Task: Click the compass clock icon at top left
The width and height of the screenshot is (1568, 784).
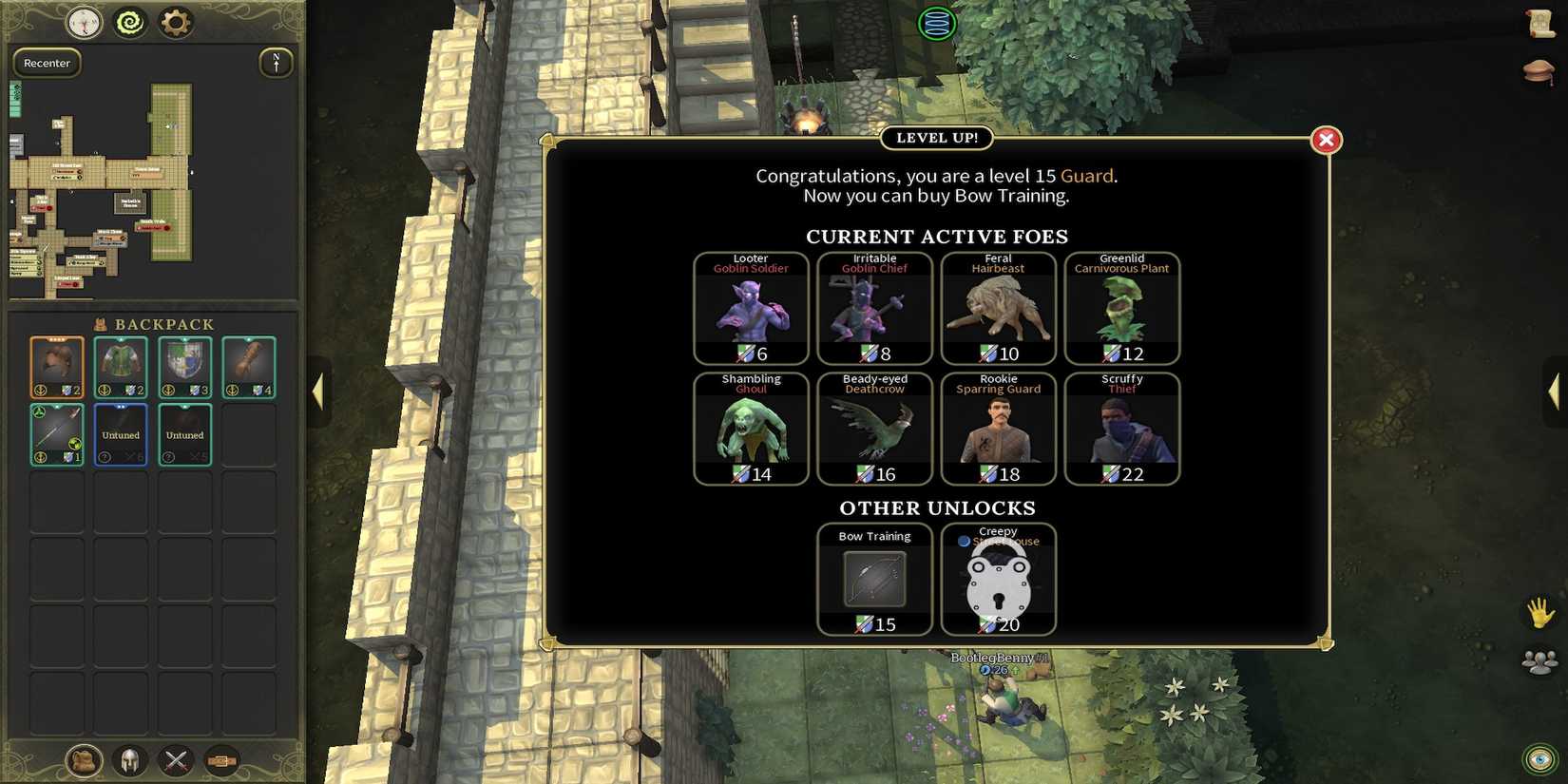Action: pos(83,23)
